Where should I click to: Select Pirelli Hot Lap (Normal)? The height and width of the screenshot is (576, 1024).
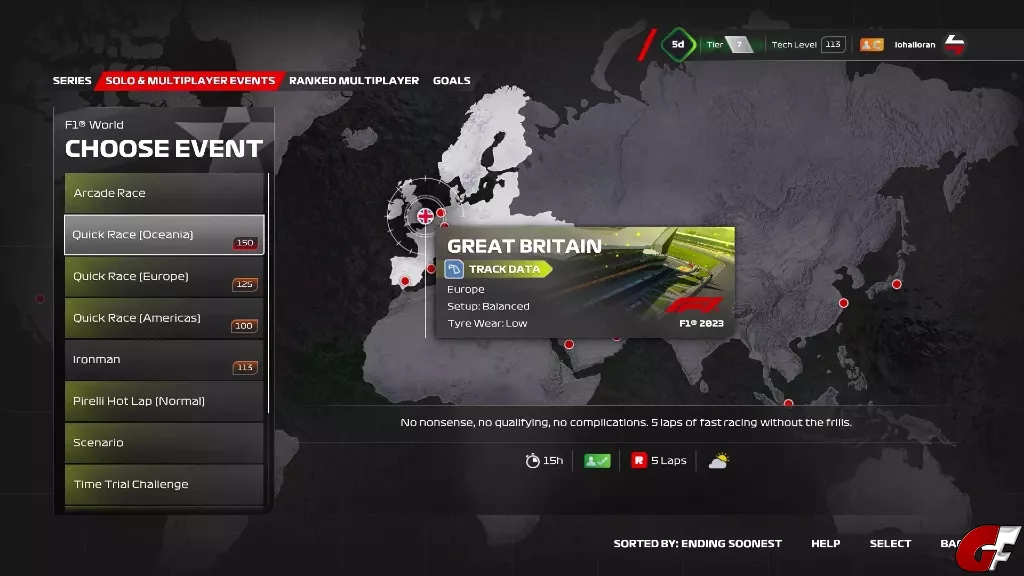(165, 401)
